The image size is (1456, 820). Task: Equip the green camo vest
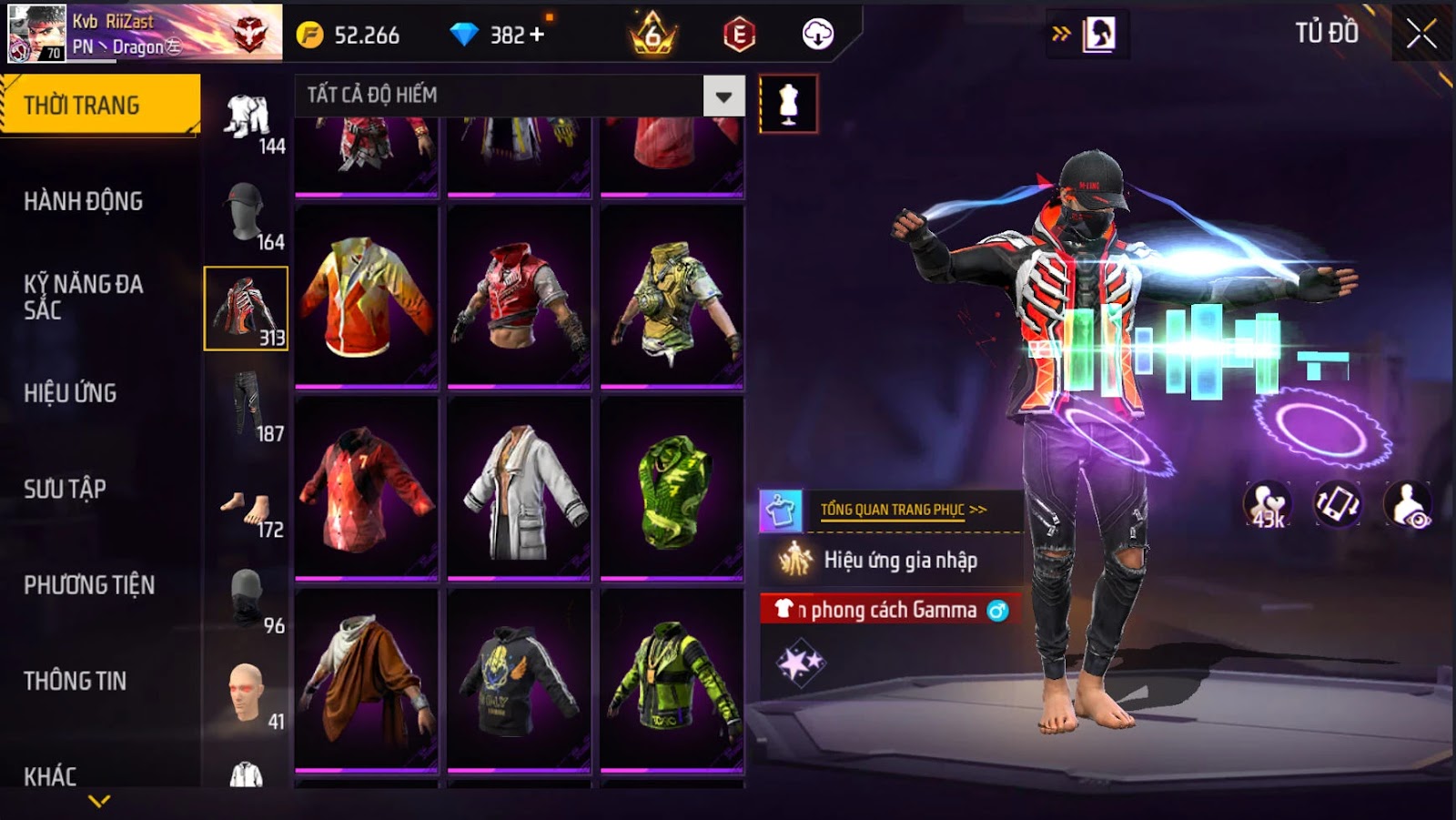(672, 489)
